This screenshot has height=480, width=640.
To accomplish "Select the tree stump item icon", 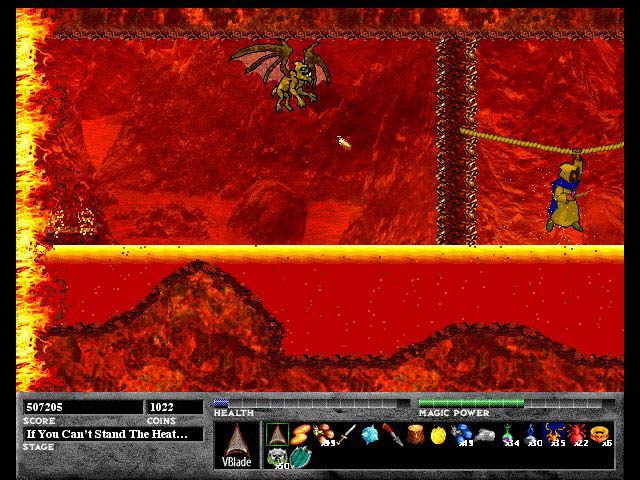I will click(416, 435).
